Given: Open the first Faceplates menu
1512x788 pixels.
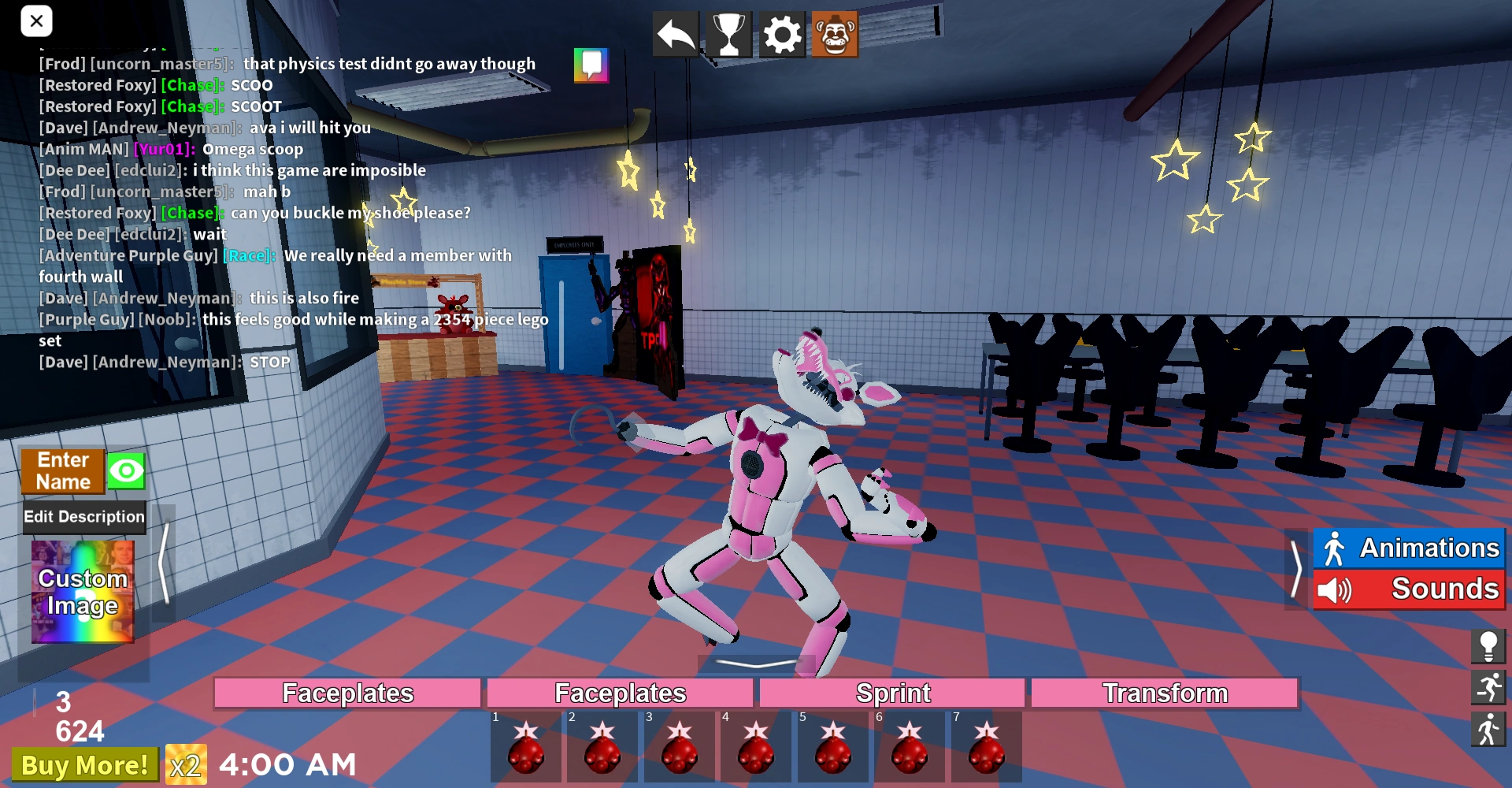Looking at the screenshot, I should pyautogui.click(x=346, y=693).
